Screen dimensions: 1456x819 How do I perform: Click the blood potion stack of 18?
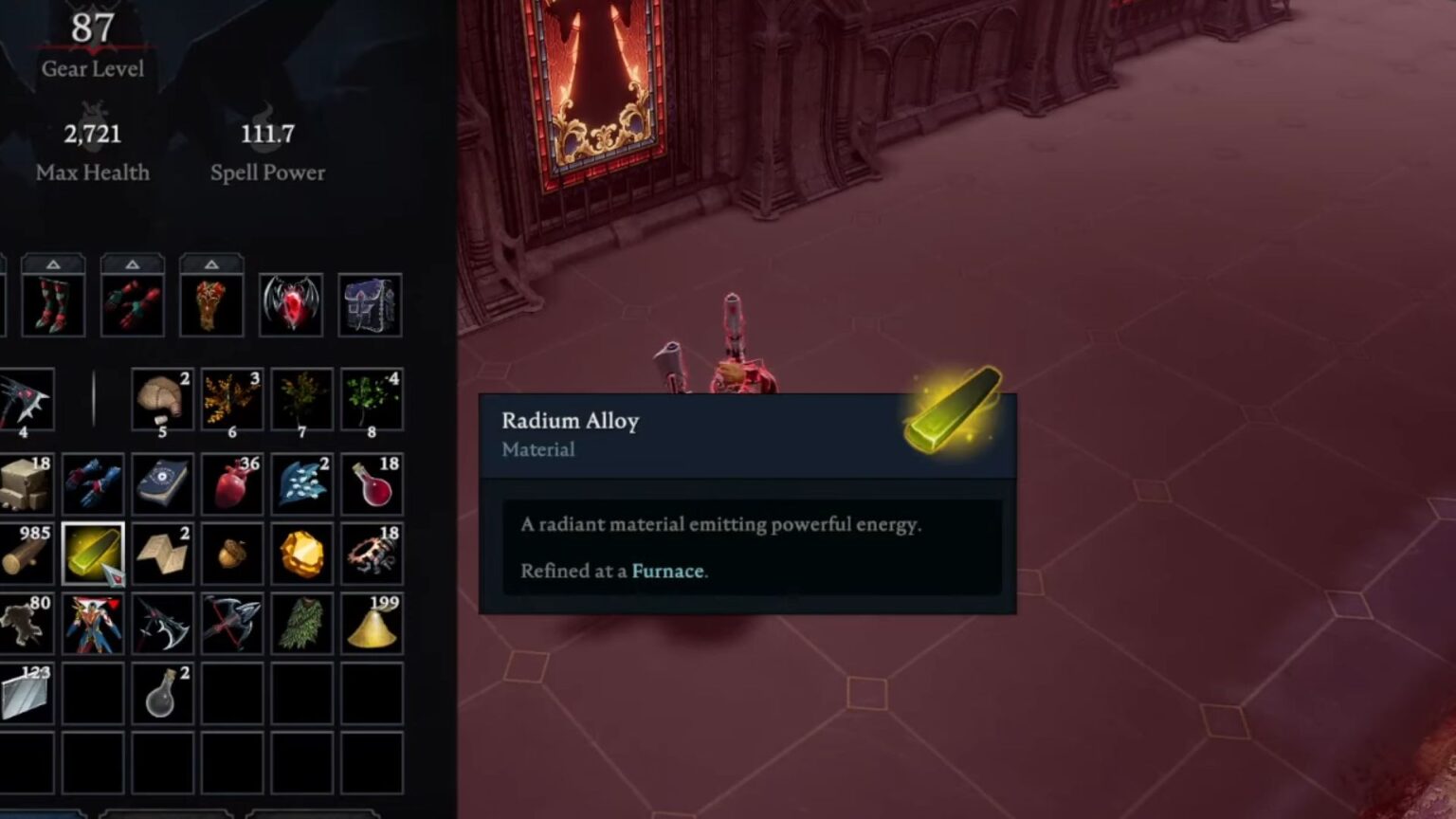[x=371, y=484]
